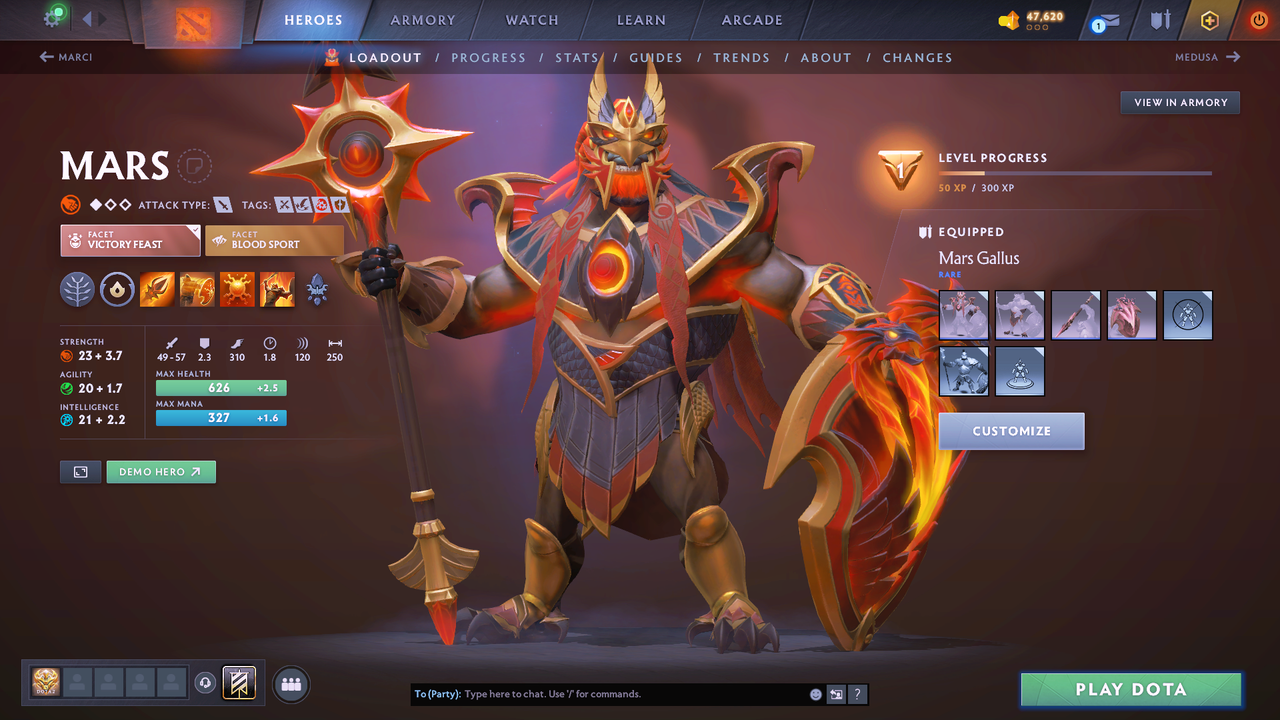The image size is (1280, 720).
Task: Switch to the STATS tab
Action: coord(577,57)
